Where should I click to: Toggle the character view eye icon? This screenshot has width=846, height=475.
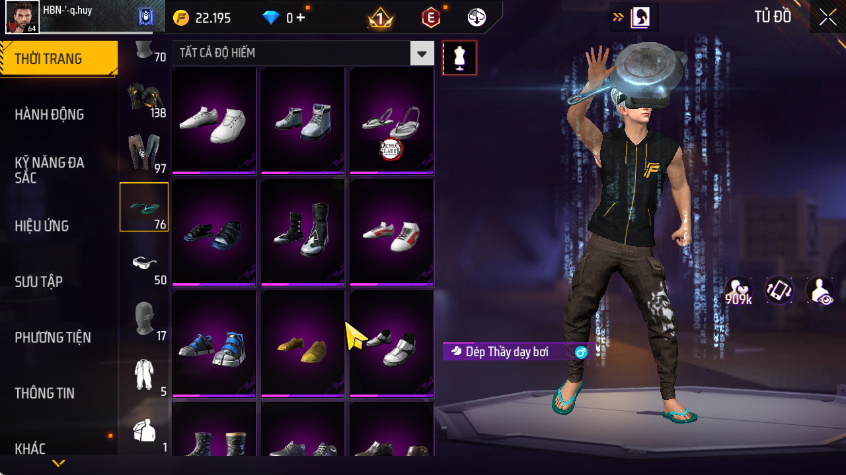pyautogui.click(x=819, y=290)
